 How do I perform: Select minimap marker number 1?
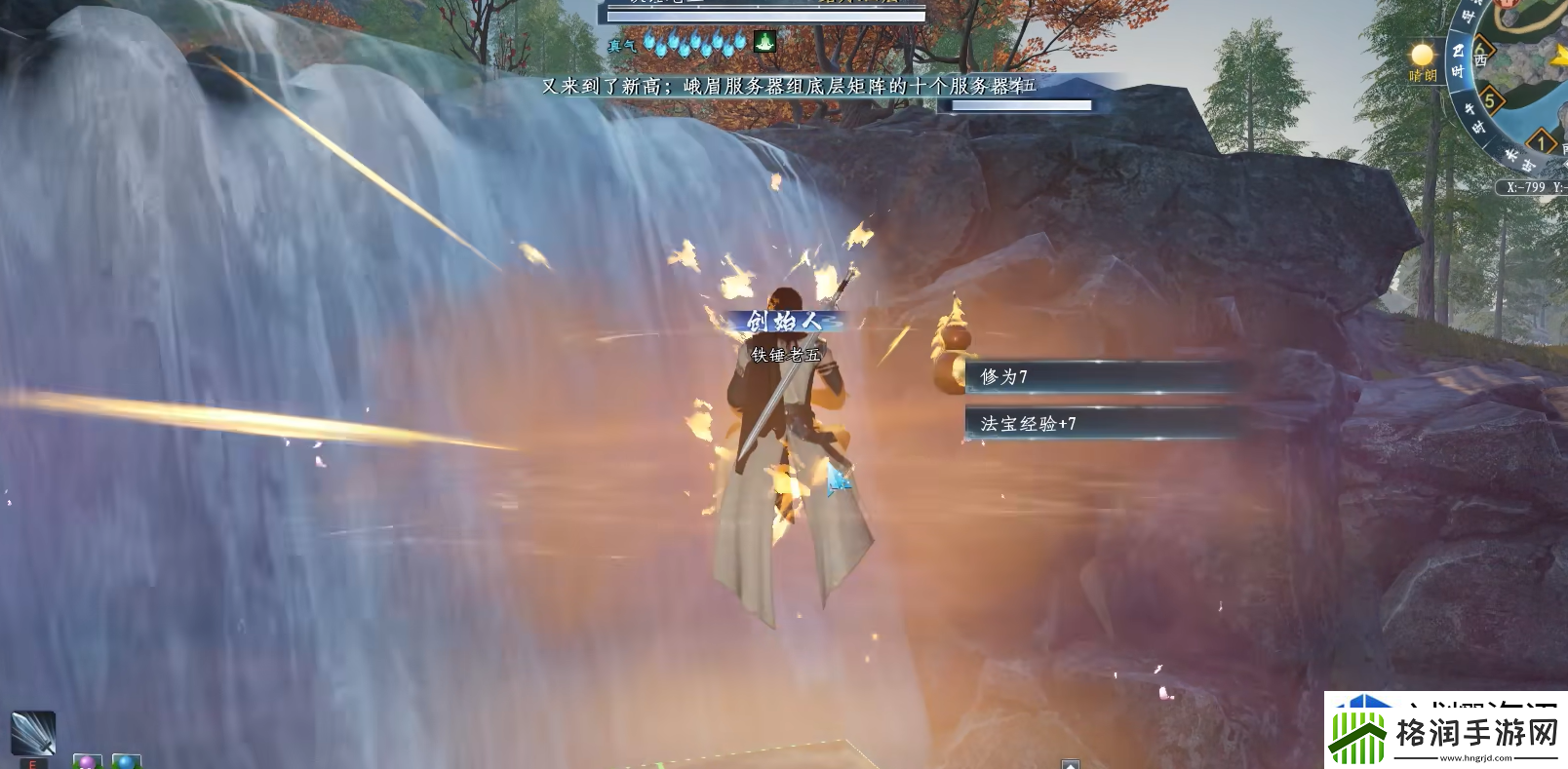[x=1542, y=143]
